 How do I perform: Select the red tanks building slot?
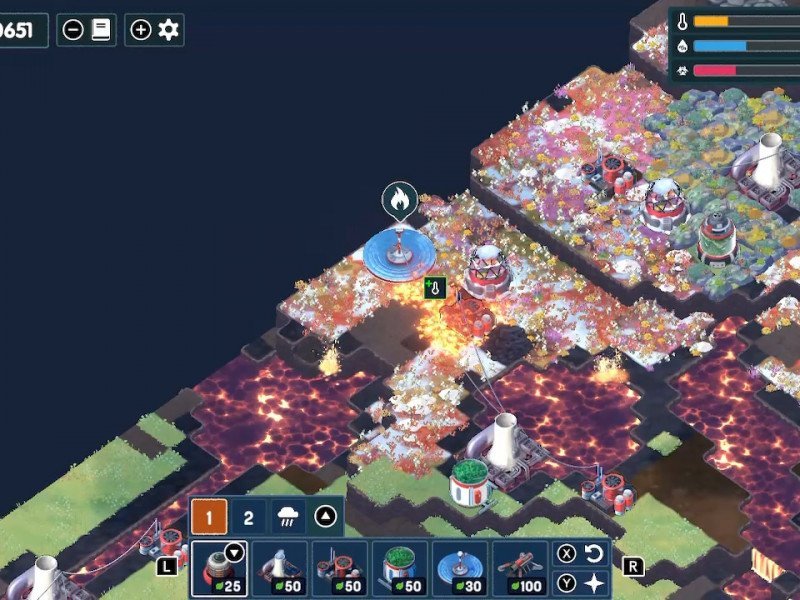[340, 568]
